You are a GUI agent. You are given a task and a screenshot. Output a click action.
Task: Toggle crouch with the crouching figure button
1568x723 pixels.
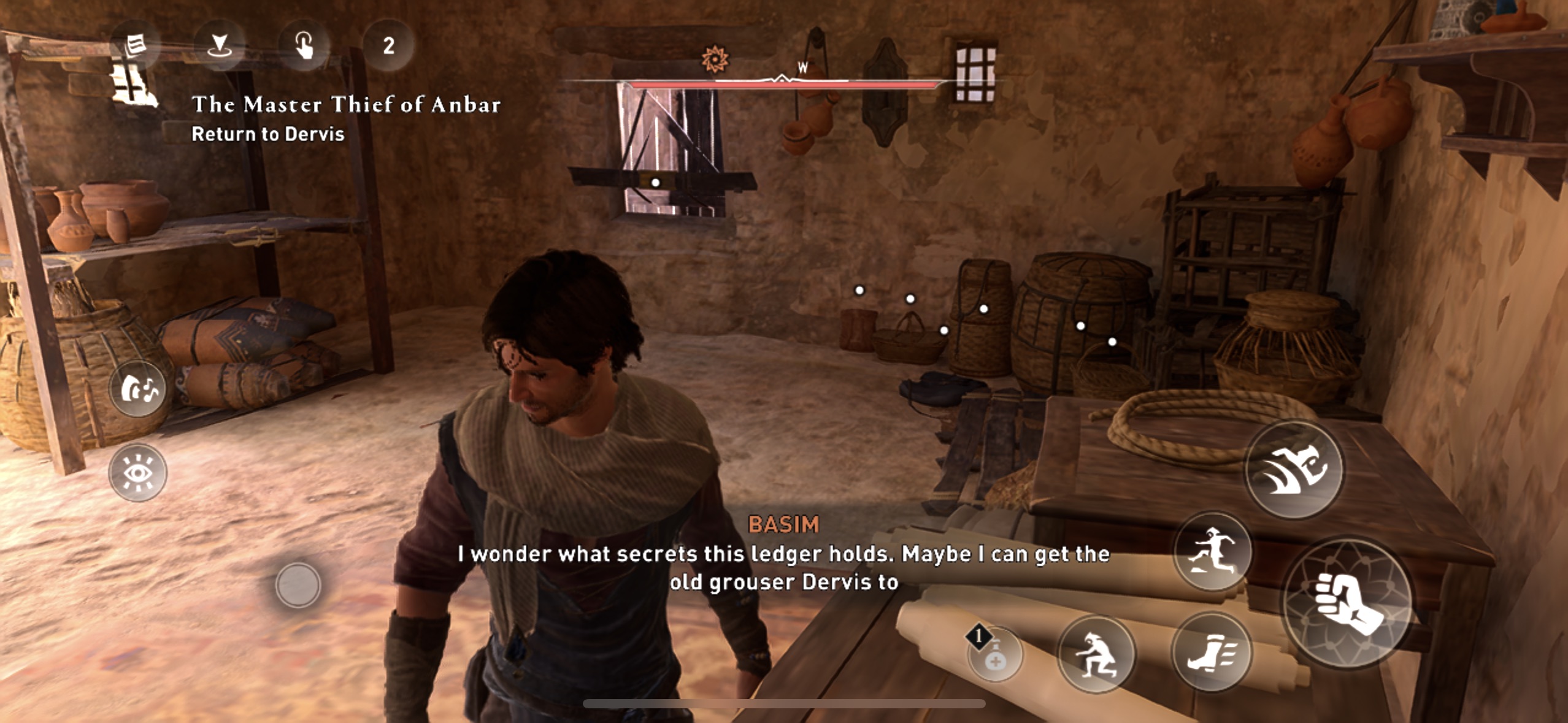point(1096,655)
